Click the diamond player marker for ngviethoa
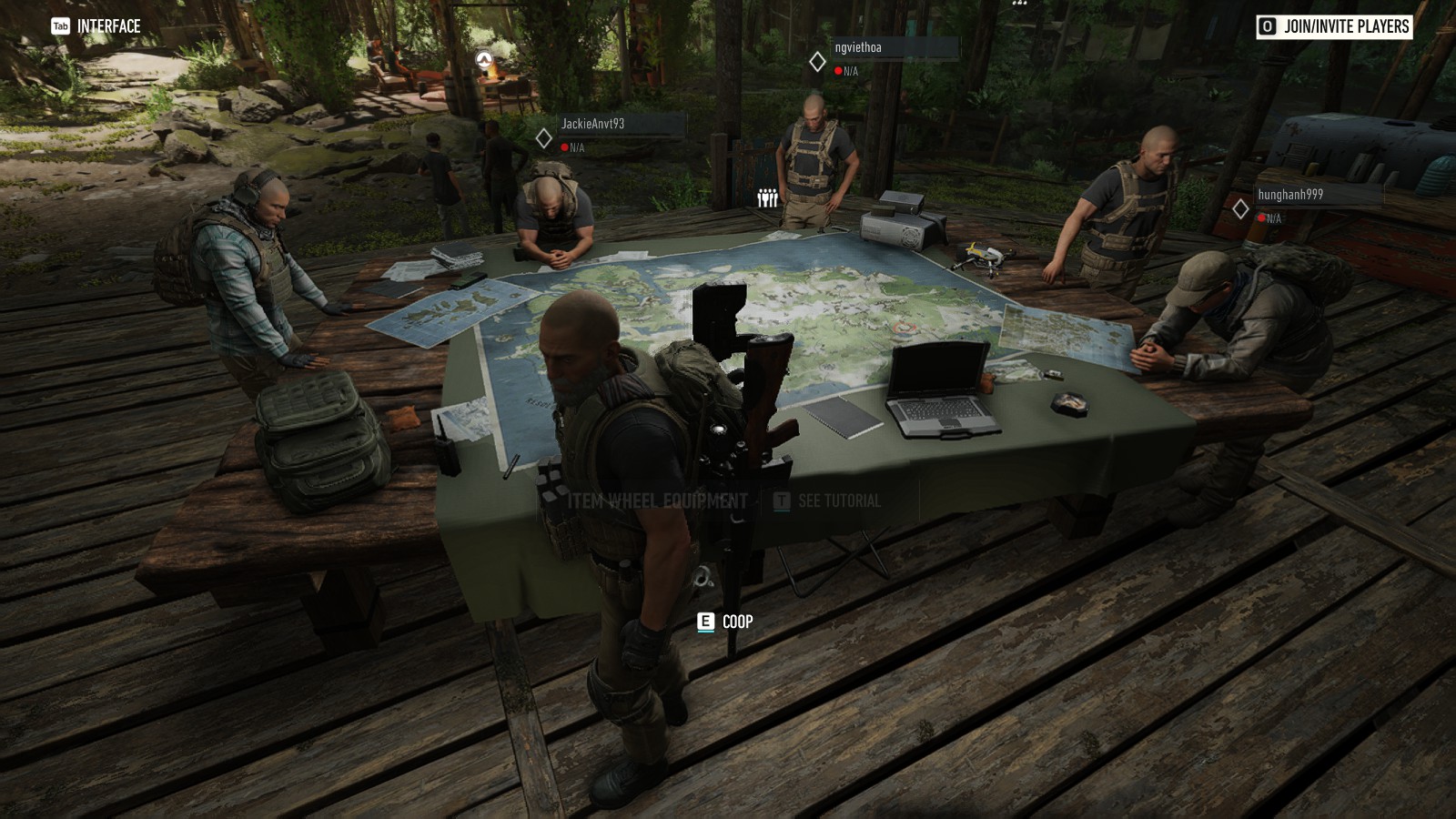The image size is (1456, 819). [817, 63]
